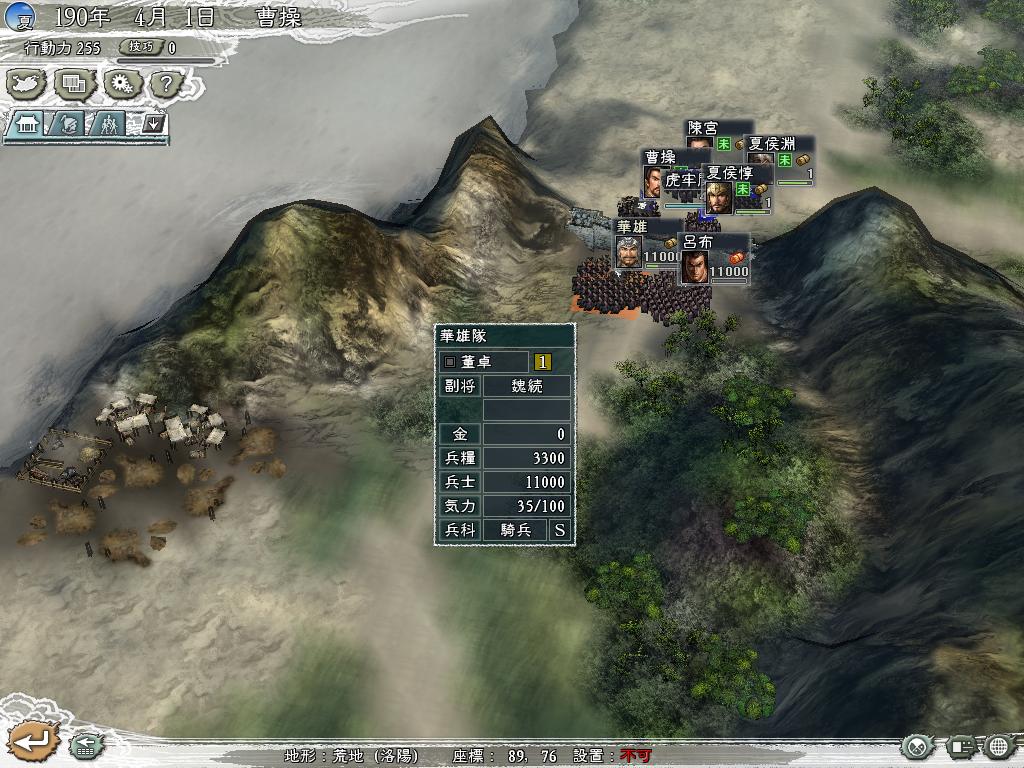Select the 夏侯惇 unit portrait
The image size is (1024, 768).
[x=718, y=198]
